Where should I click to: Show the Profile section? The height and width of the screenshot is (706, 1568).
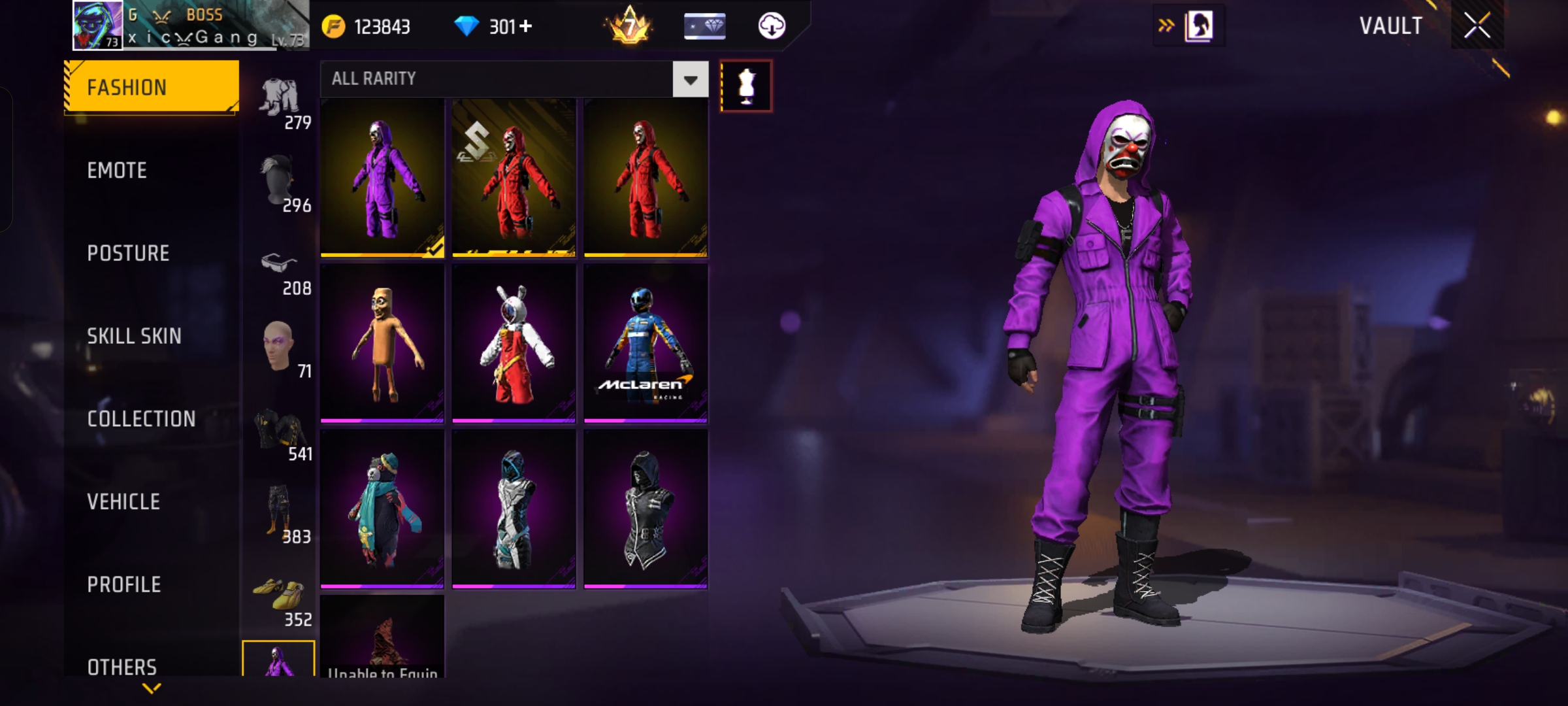(x=124, y=585)
